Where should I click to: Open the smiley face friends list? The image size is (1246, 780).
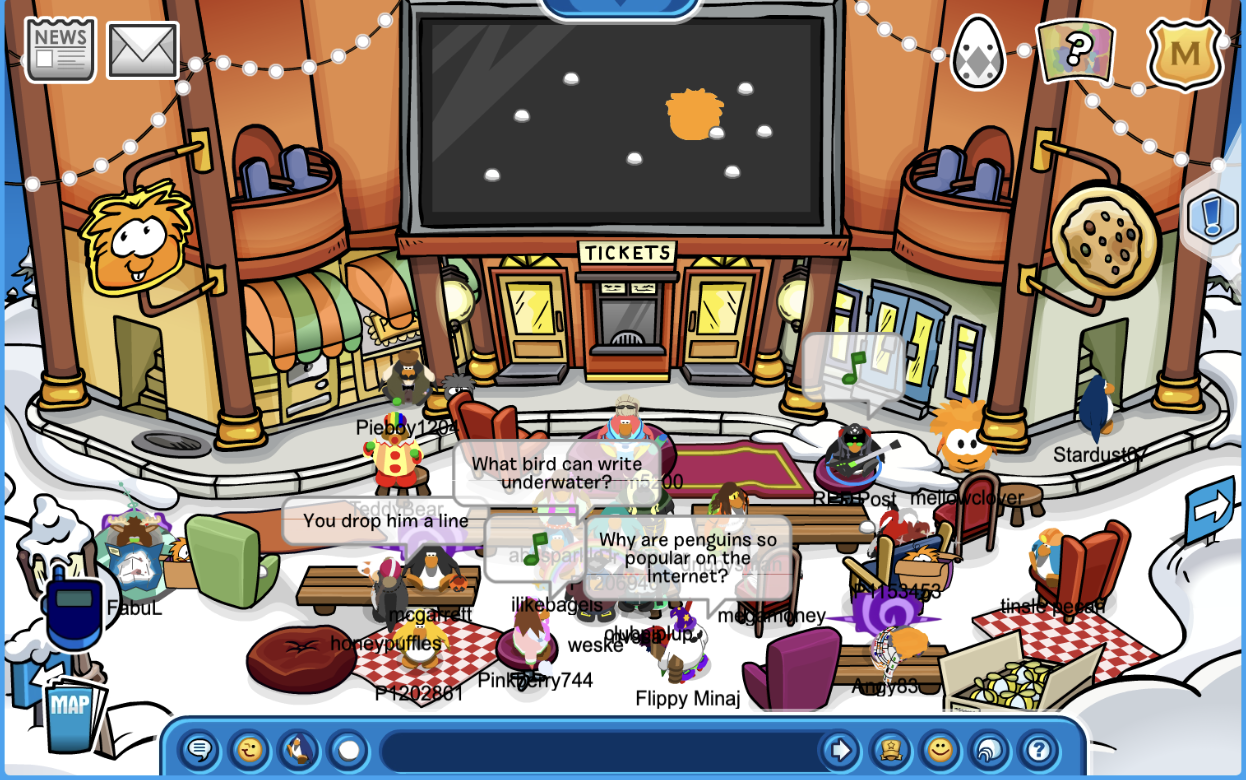(939, 749)
